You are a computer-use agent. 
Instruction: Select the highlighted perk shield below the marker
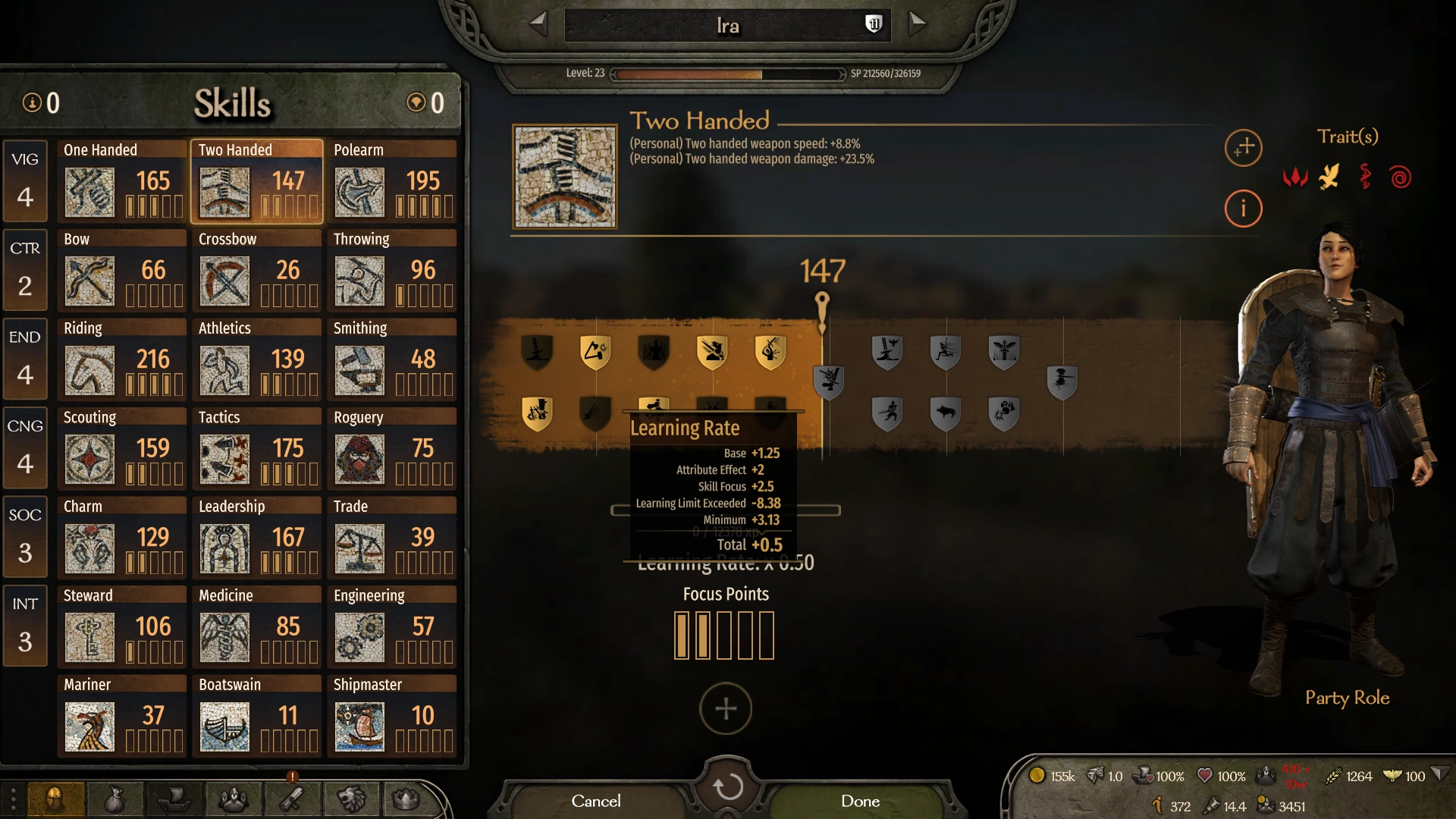(x=828, y=383)
